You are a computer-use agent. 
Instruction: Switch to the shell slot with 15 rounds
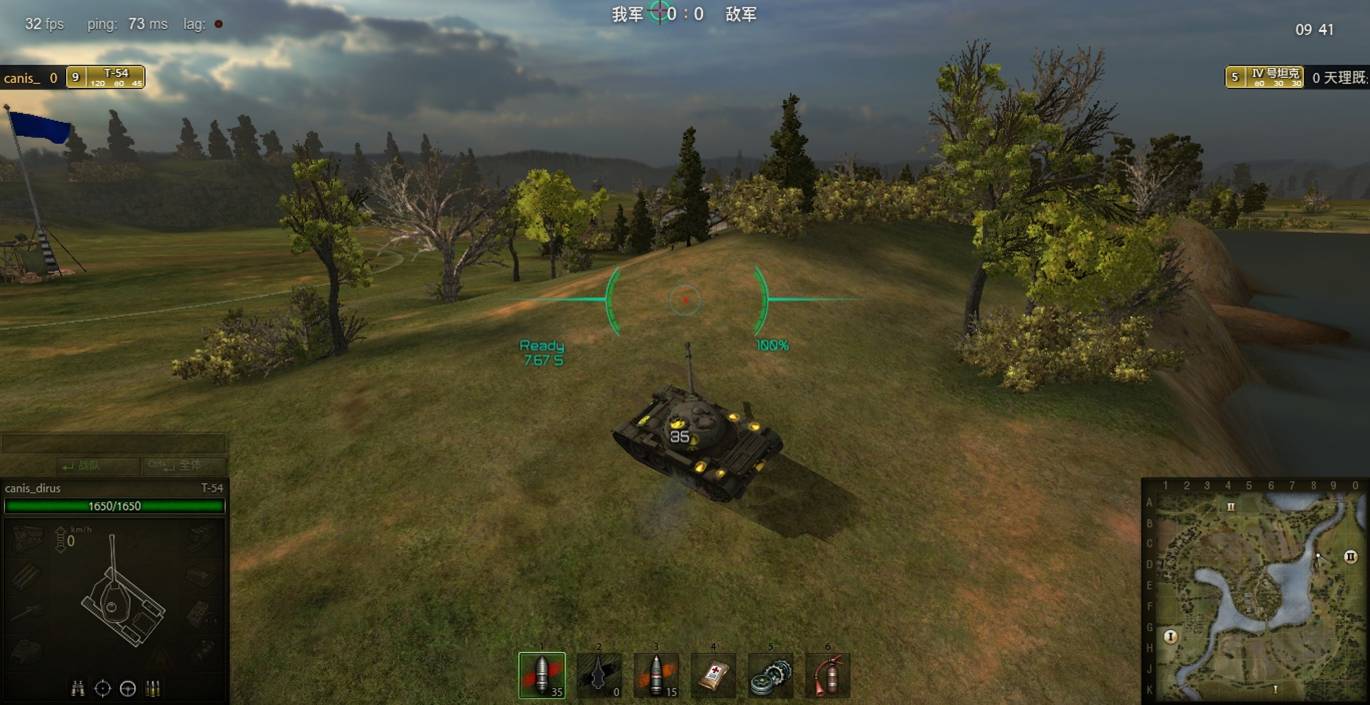point(656,675)
